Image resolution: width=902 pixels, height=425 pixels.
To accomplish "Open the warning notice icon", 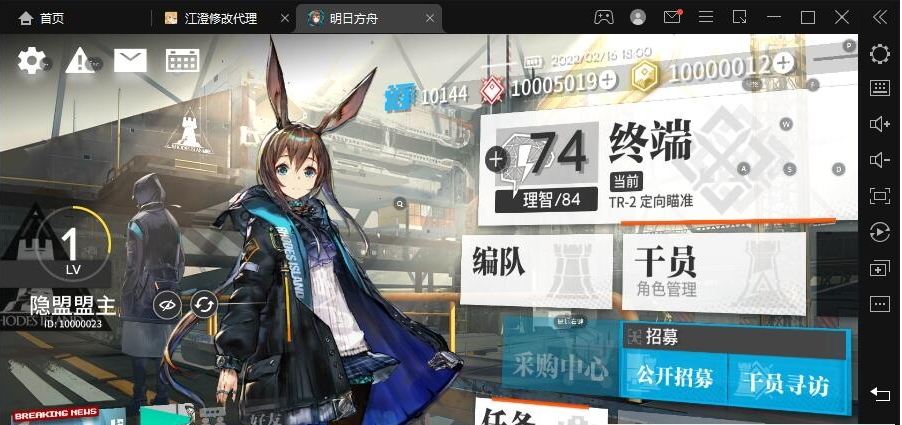I will [x=80, y=61].
